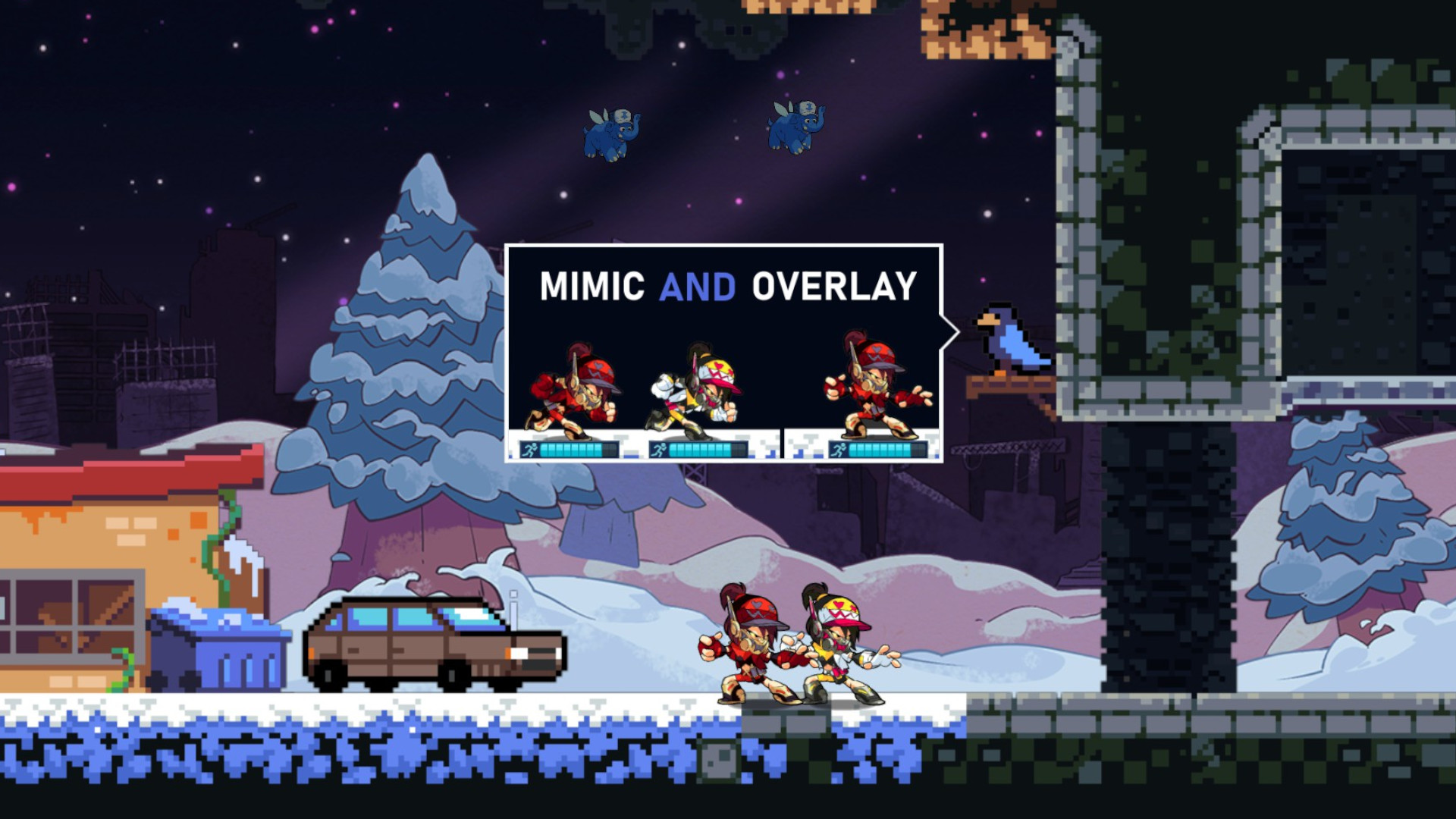
Task: Click the run icon beneath the yellow-capped fighter
Action: tap(660, 449)
